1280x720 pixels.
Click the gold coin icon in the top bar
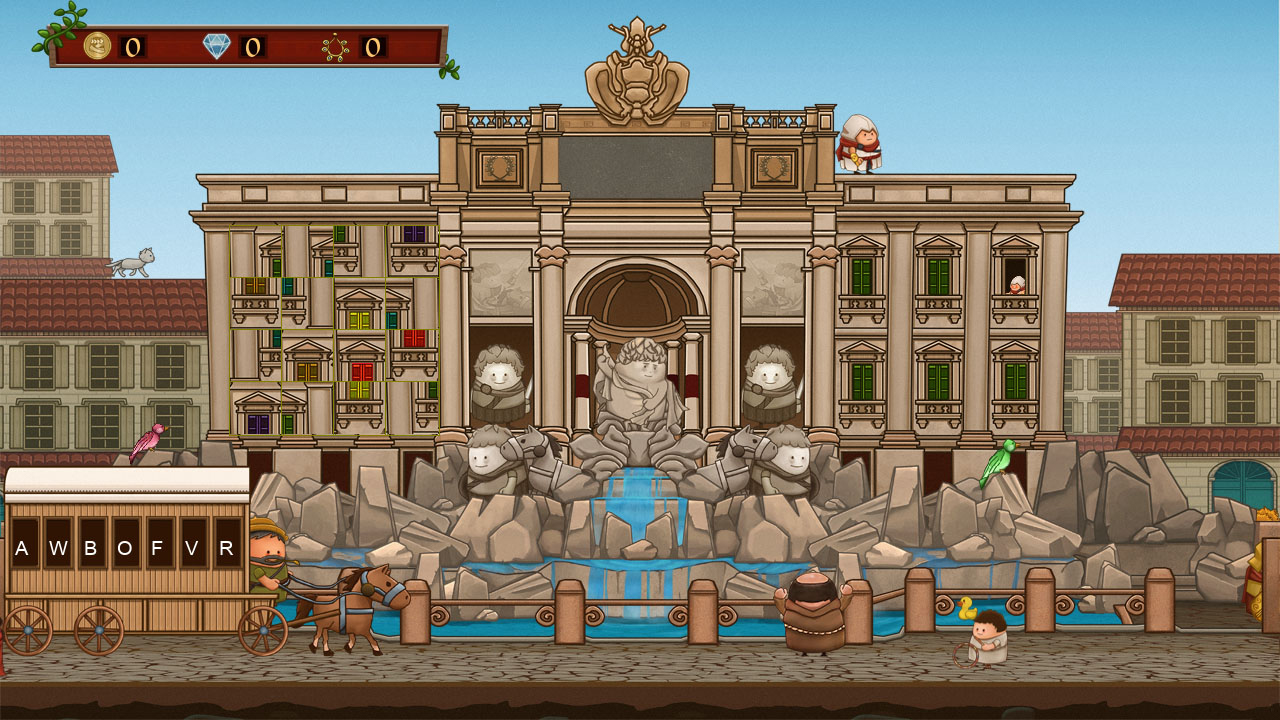point(99,47)
